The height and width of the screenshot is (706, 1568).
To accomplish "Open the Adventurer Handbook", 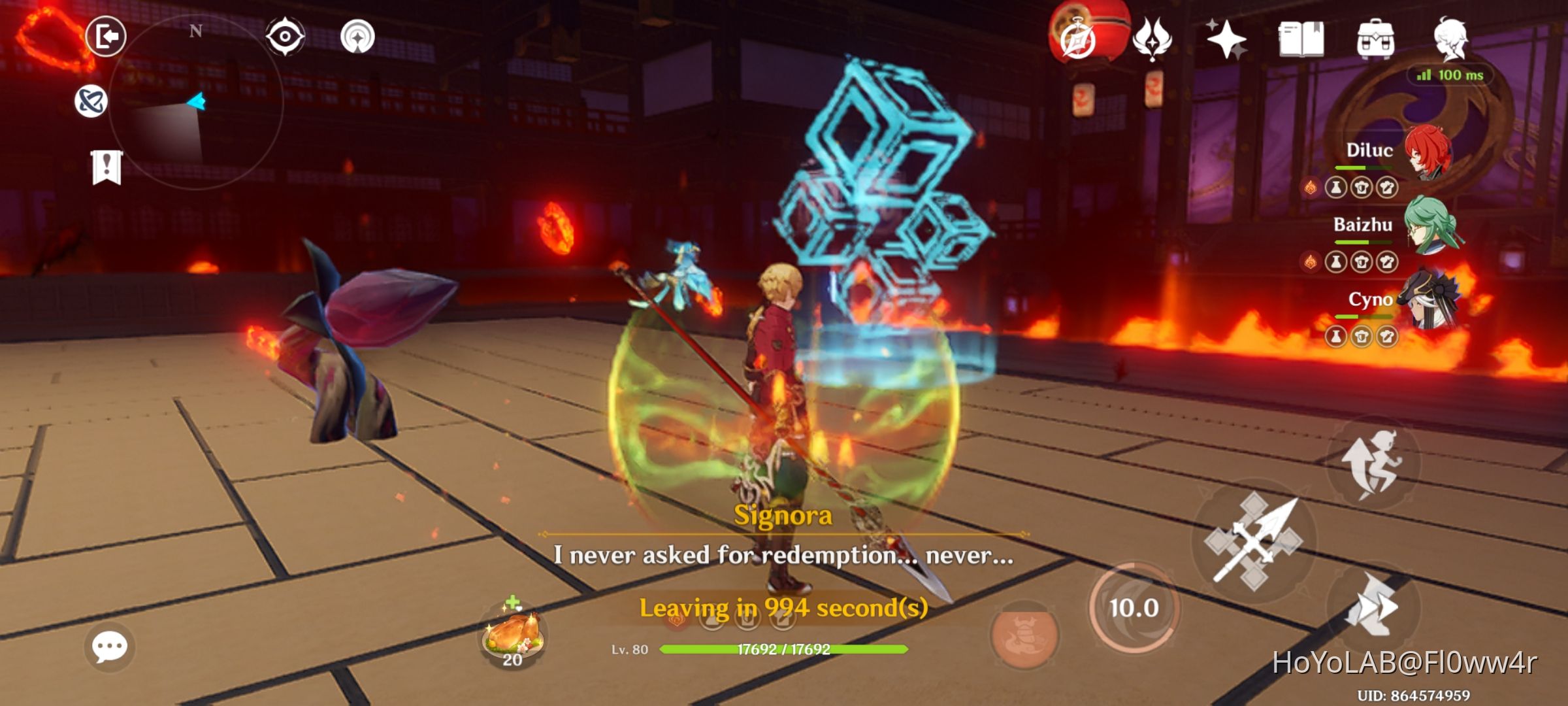I will point(1303,39).
